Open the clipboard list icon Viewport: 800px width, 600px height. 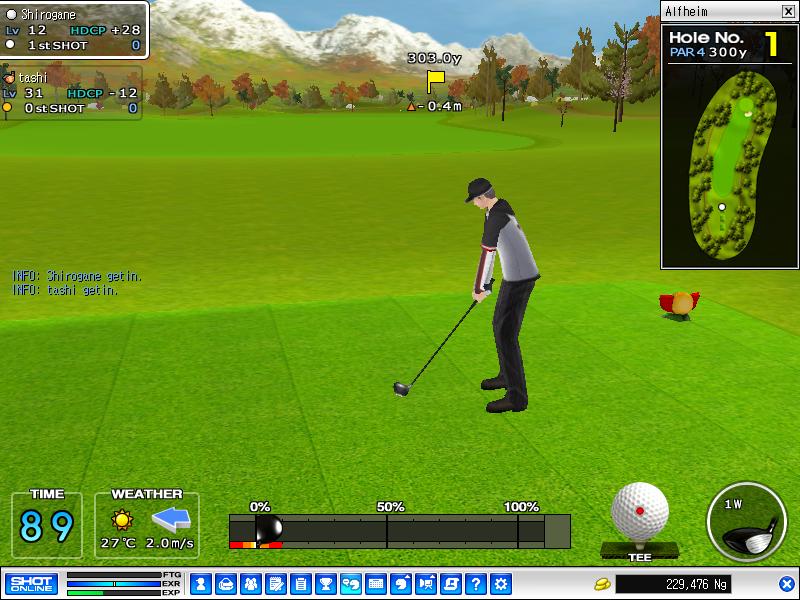click(x=300, y=583)
